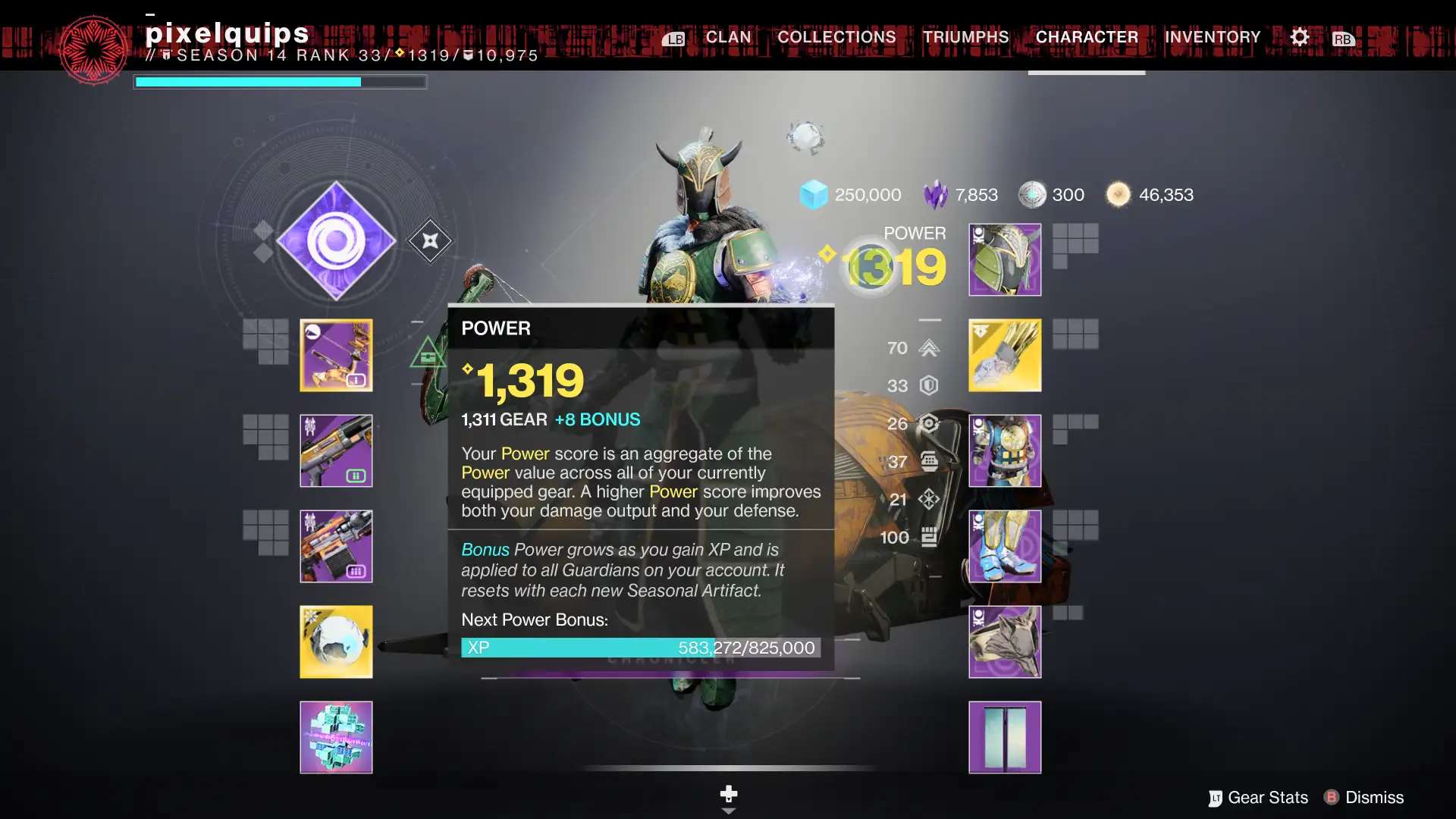Select the Glimmer currency cube icon
Image resolution: width=1456 pixels, height=819 pixels.
813,194
